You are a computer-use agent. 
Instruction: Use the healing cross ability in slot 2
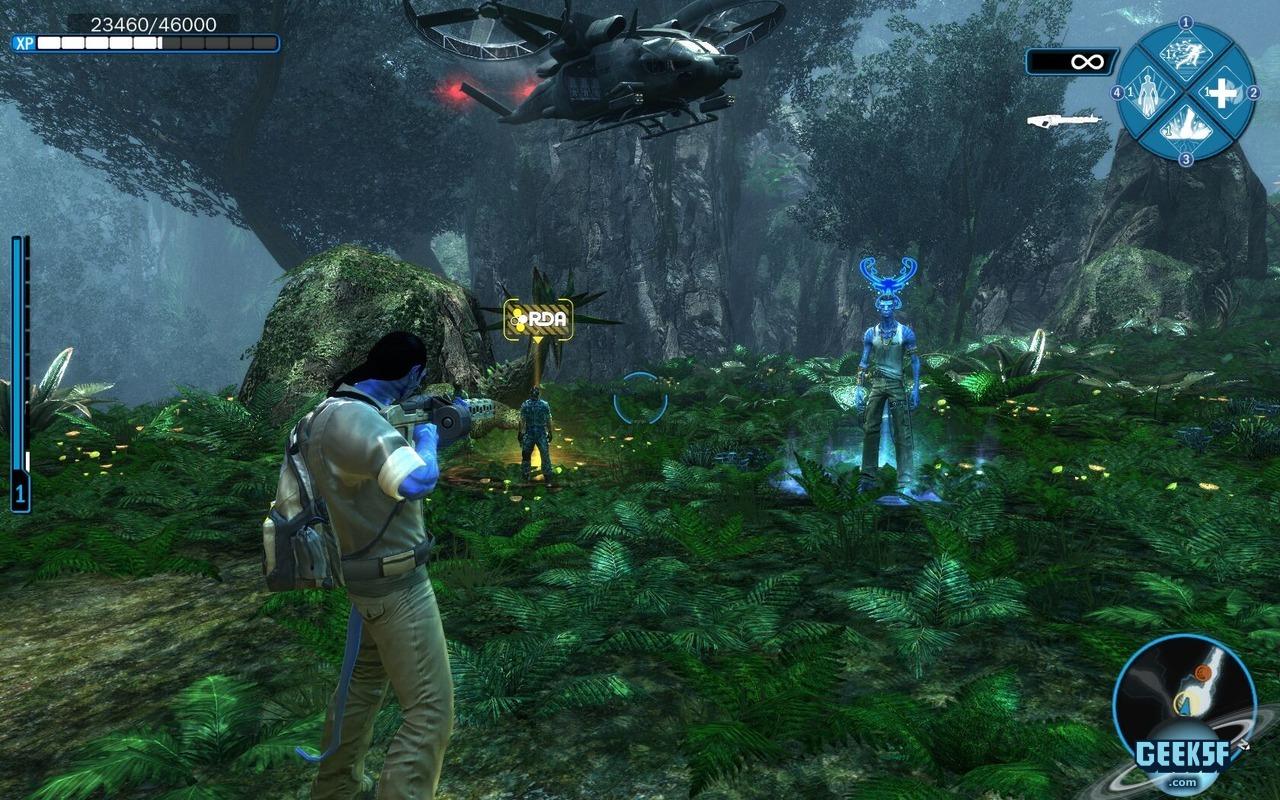1224,93
